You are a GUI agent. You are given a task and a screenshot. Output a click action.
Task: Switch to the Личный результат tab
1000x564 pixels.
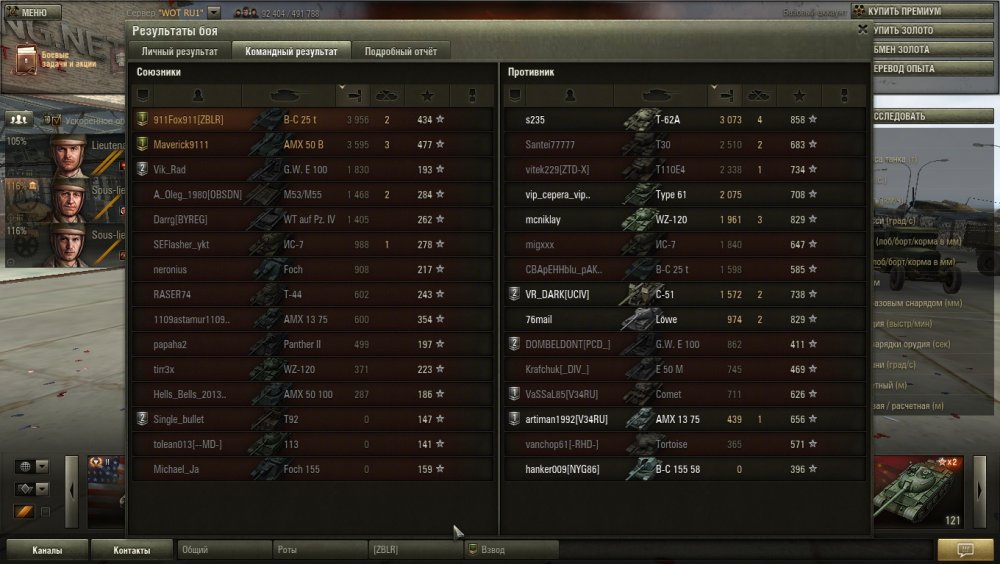[179, 51]
